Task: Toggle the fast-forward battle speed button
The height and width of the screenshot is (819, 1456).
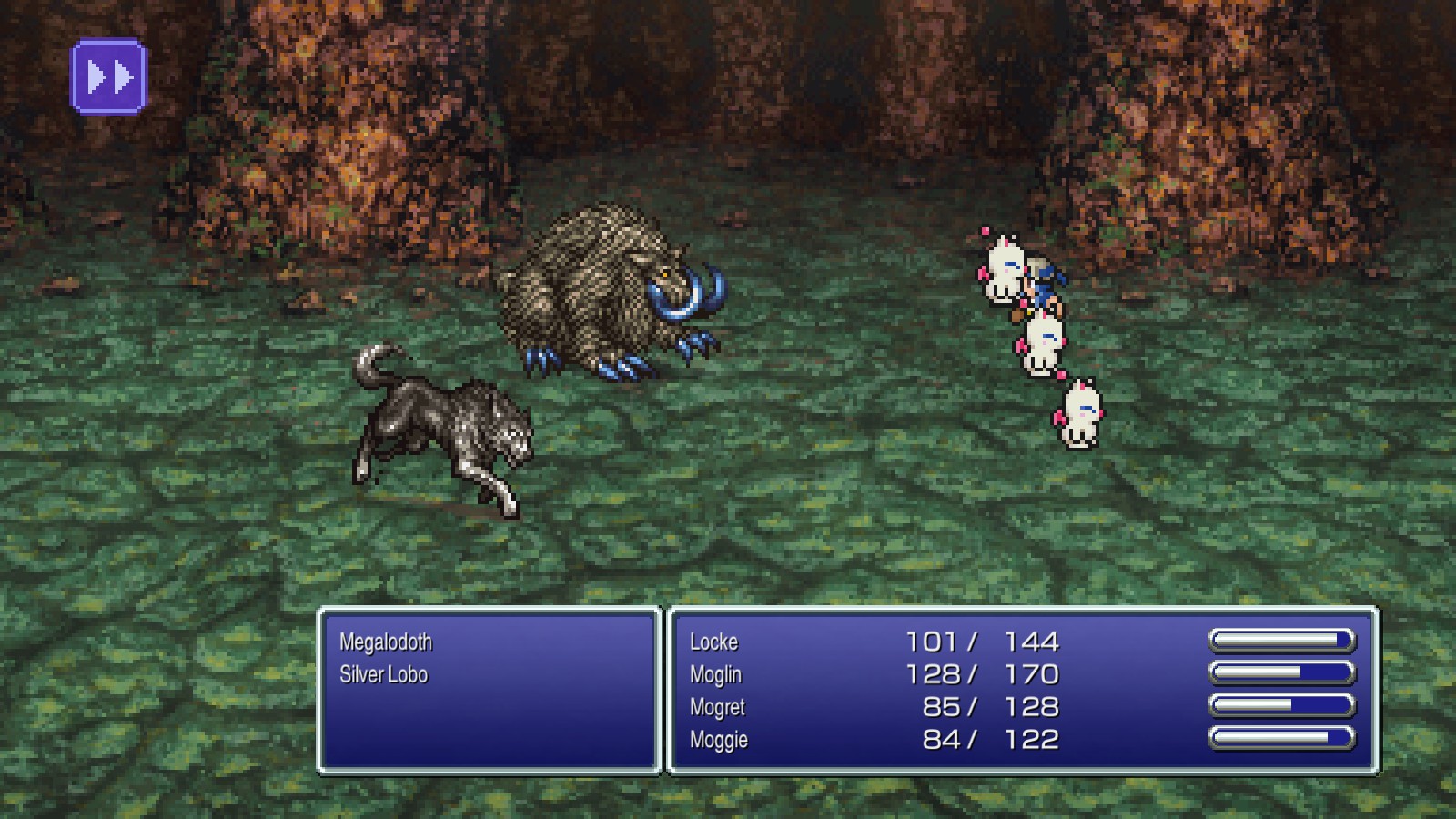Action: click(109, 77)
